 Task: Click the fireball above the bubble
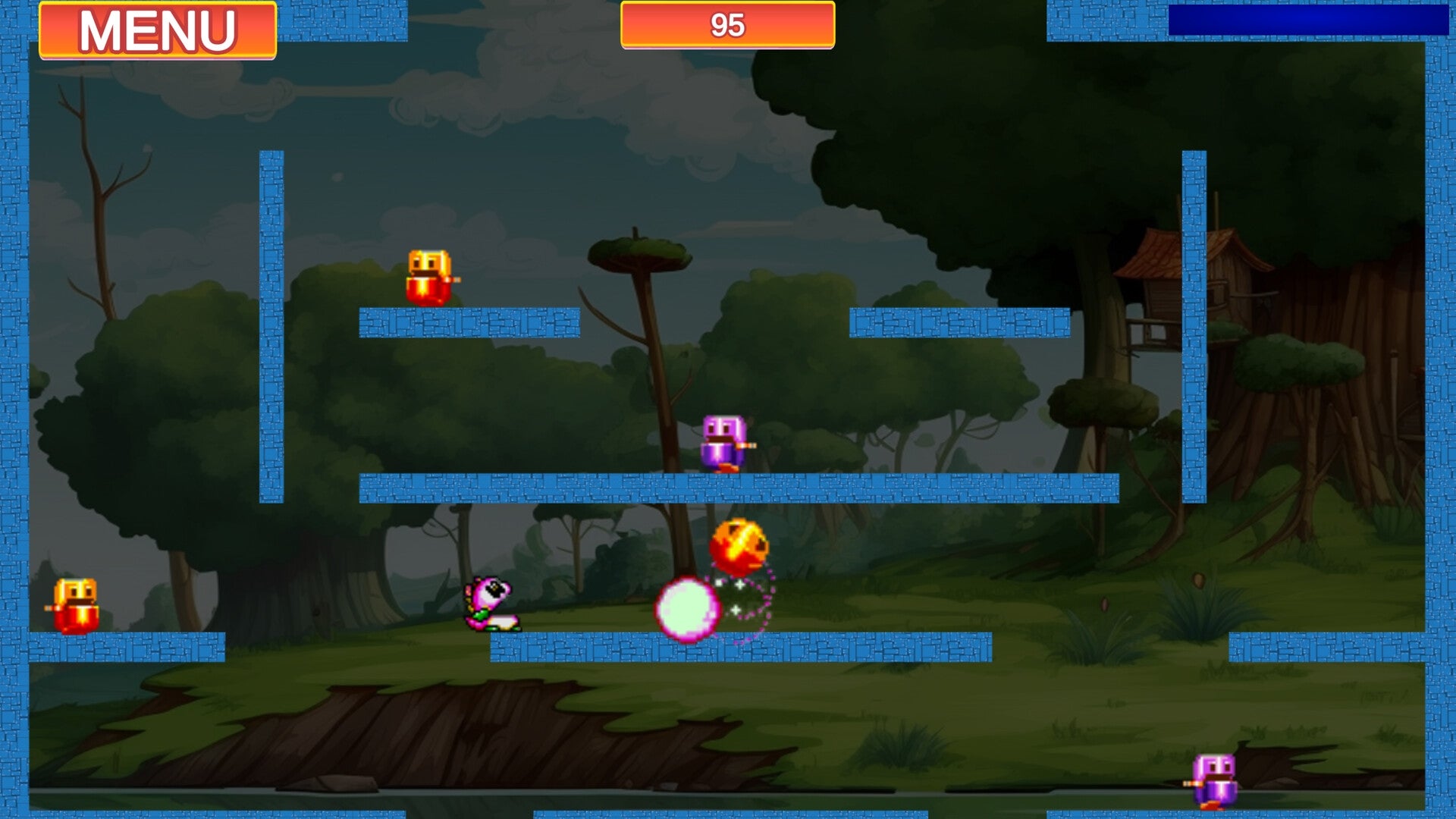739,550
